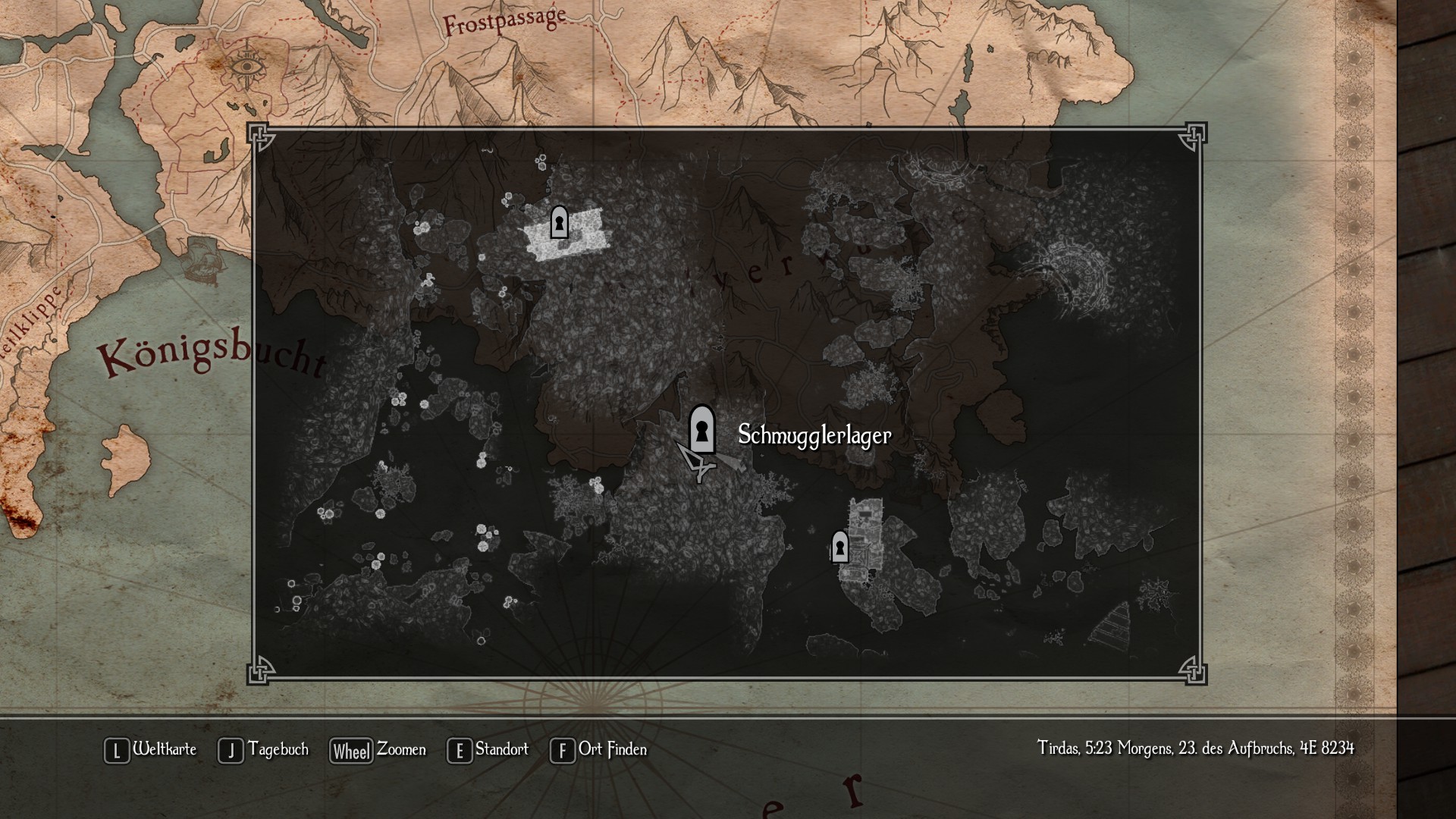Click the keyhole marker on the bright white area
This screenshot has width=1456, height=819.
click(x=559, y=222)
